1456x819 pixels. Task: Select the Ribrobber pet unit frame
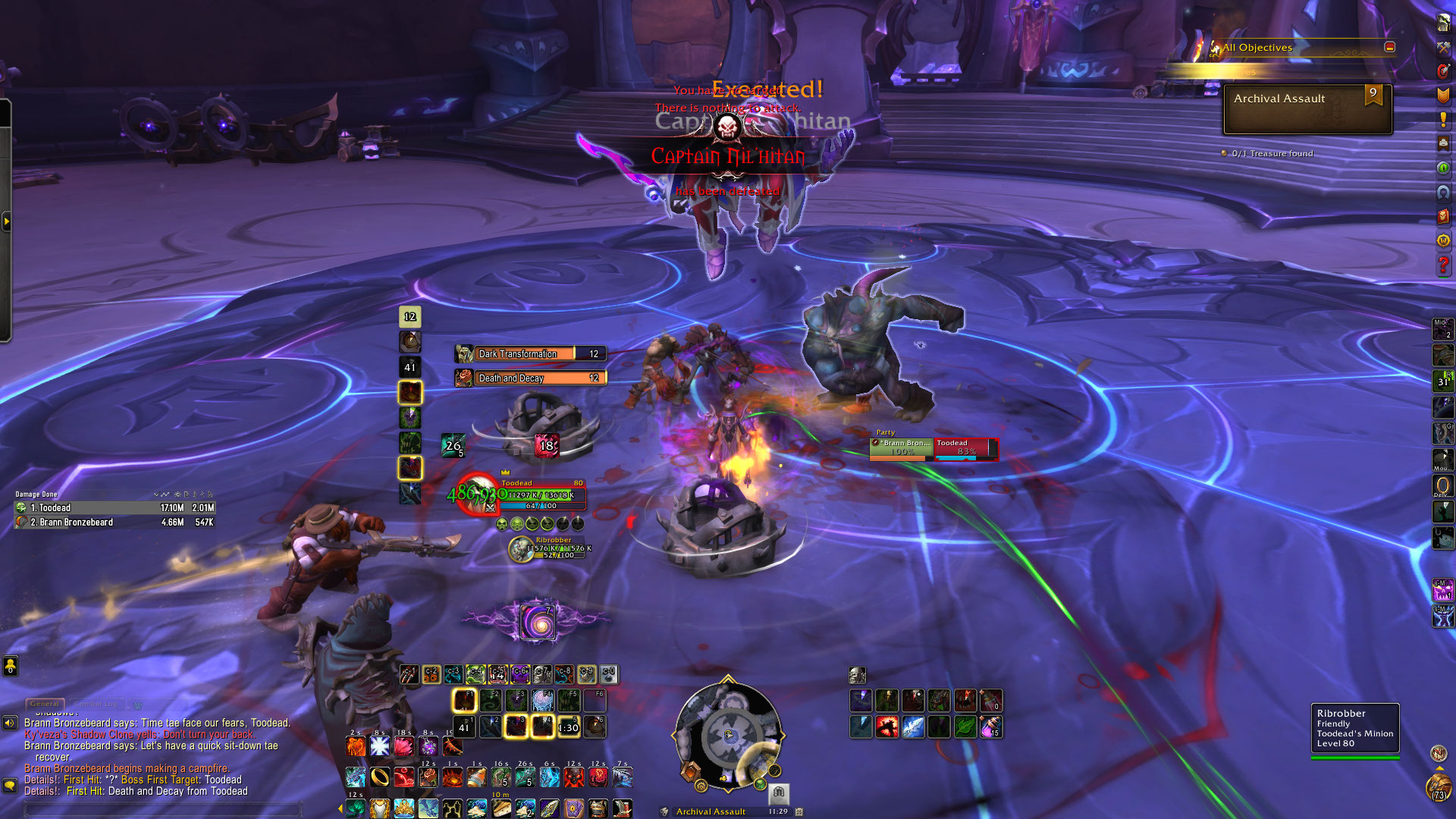click(550, 548)
